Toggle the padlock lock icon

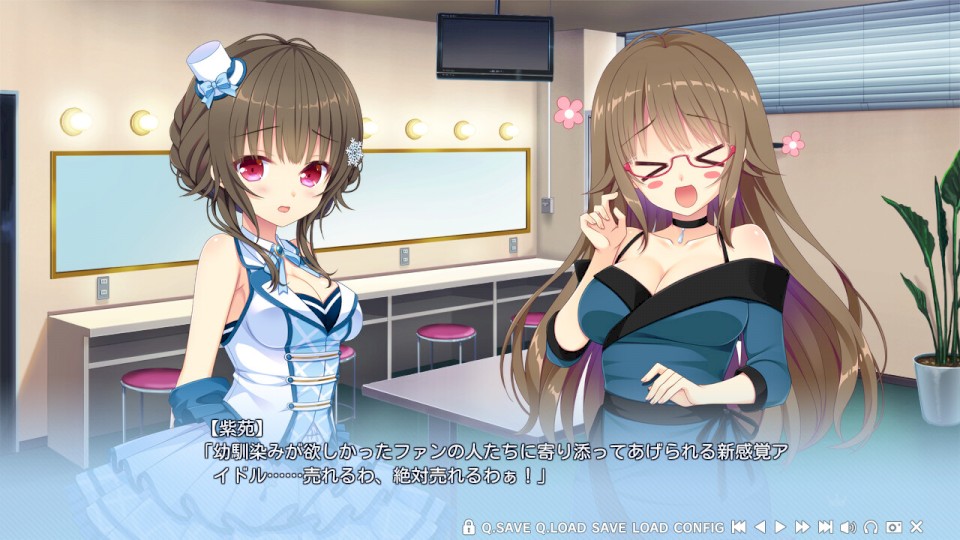coord(469,527)
